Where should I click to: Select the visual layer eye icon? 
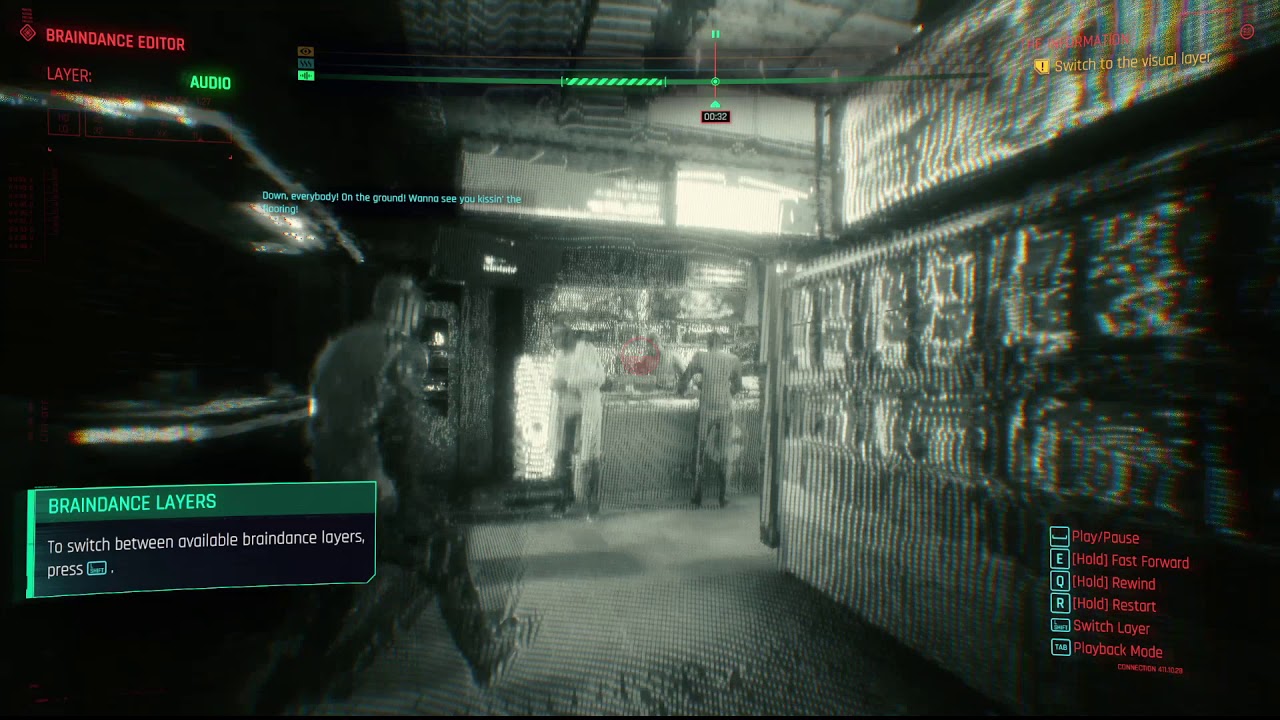point(306,51)
